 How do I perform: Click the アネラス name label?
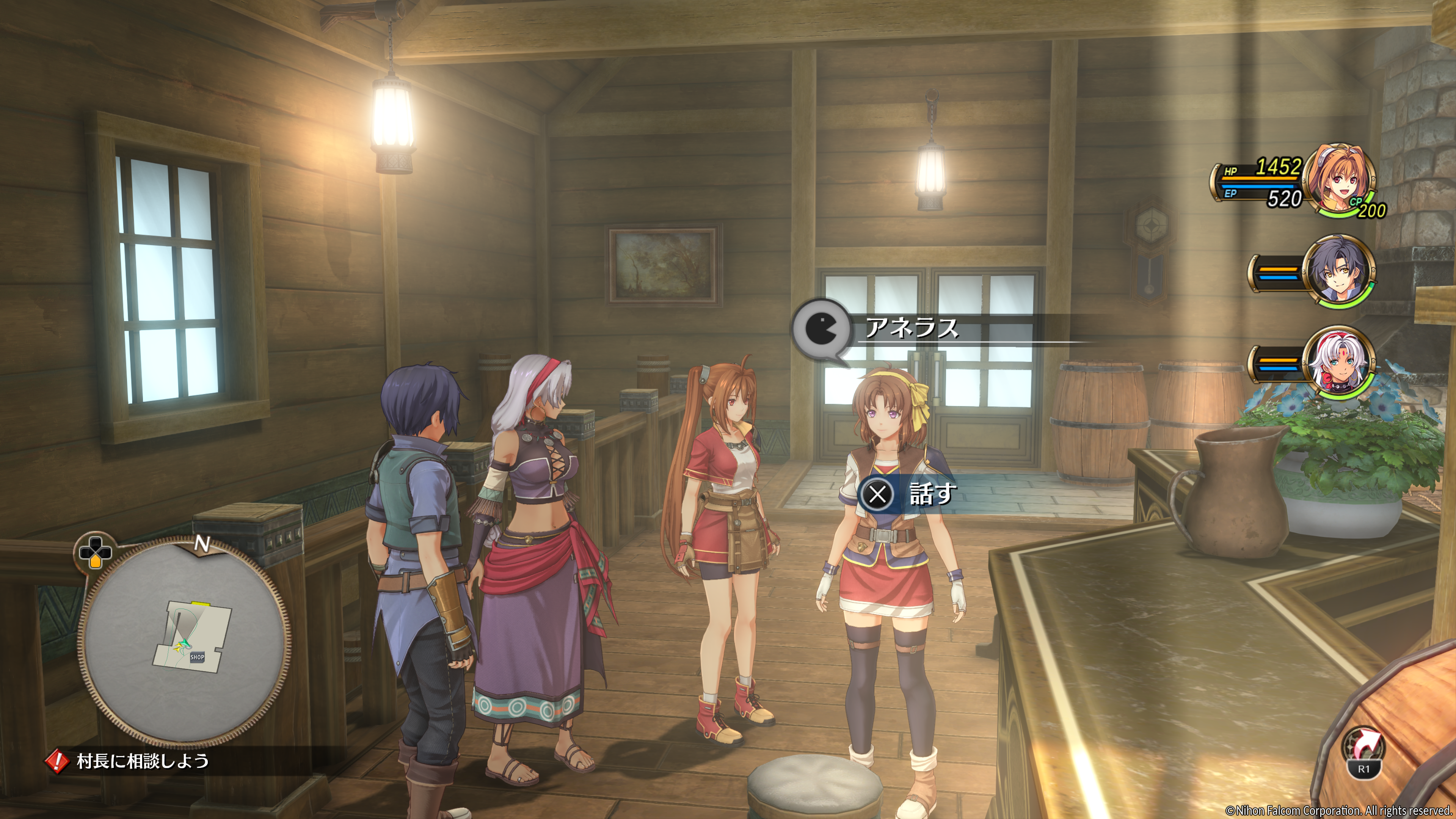(911, 328)
